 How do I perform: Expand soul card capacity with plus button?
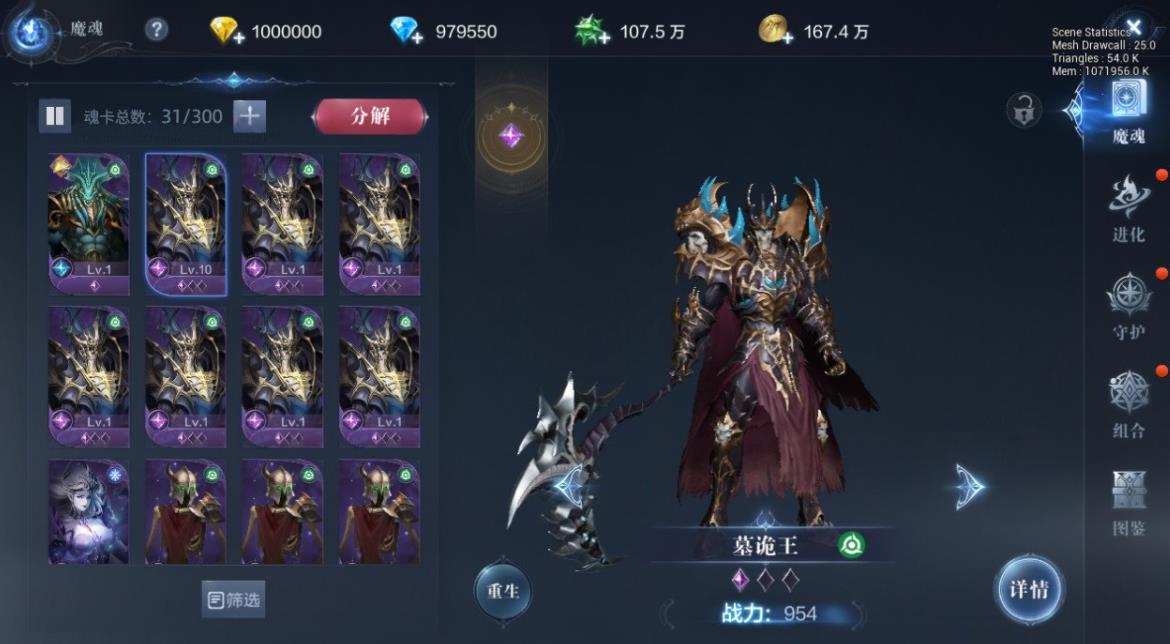coord(249,116)
